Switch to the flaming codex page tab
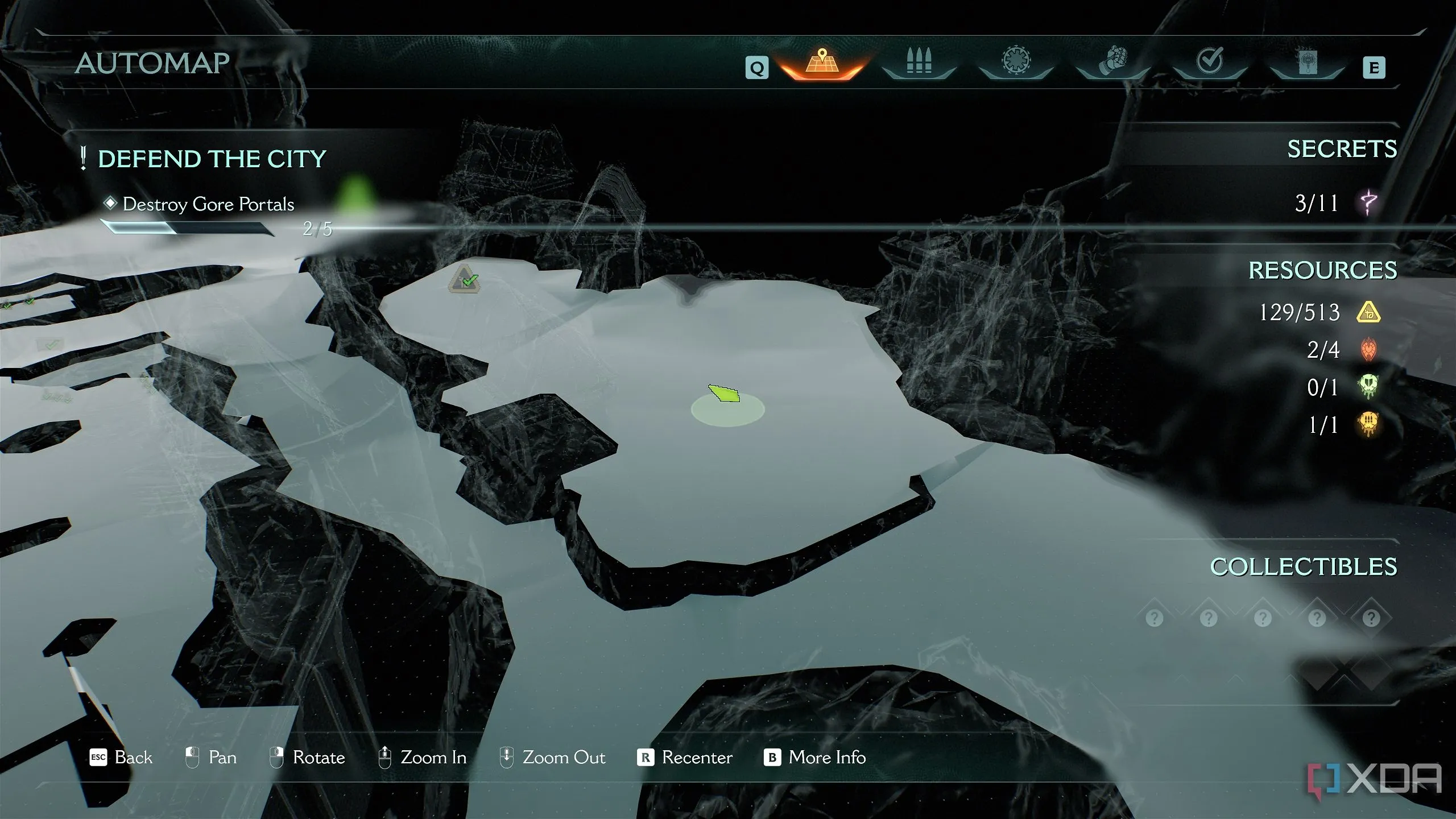1456x819 pixels. click(x=1306, y=61)
